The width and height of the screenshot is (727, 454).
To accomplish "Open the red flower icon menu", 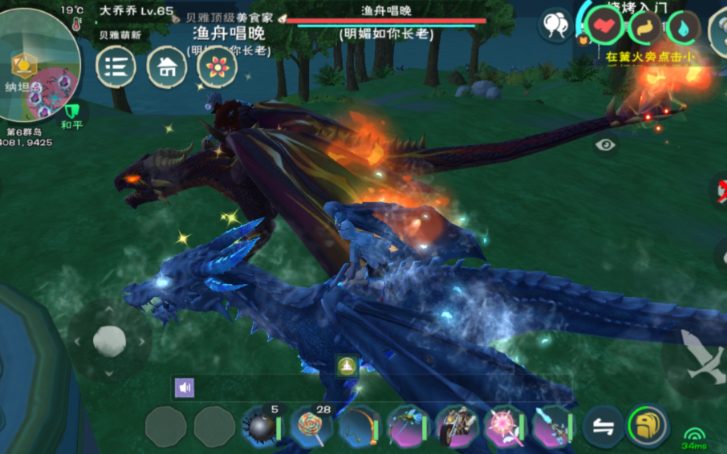I will pos(215,67).
